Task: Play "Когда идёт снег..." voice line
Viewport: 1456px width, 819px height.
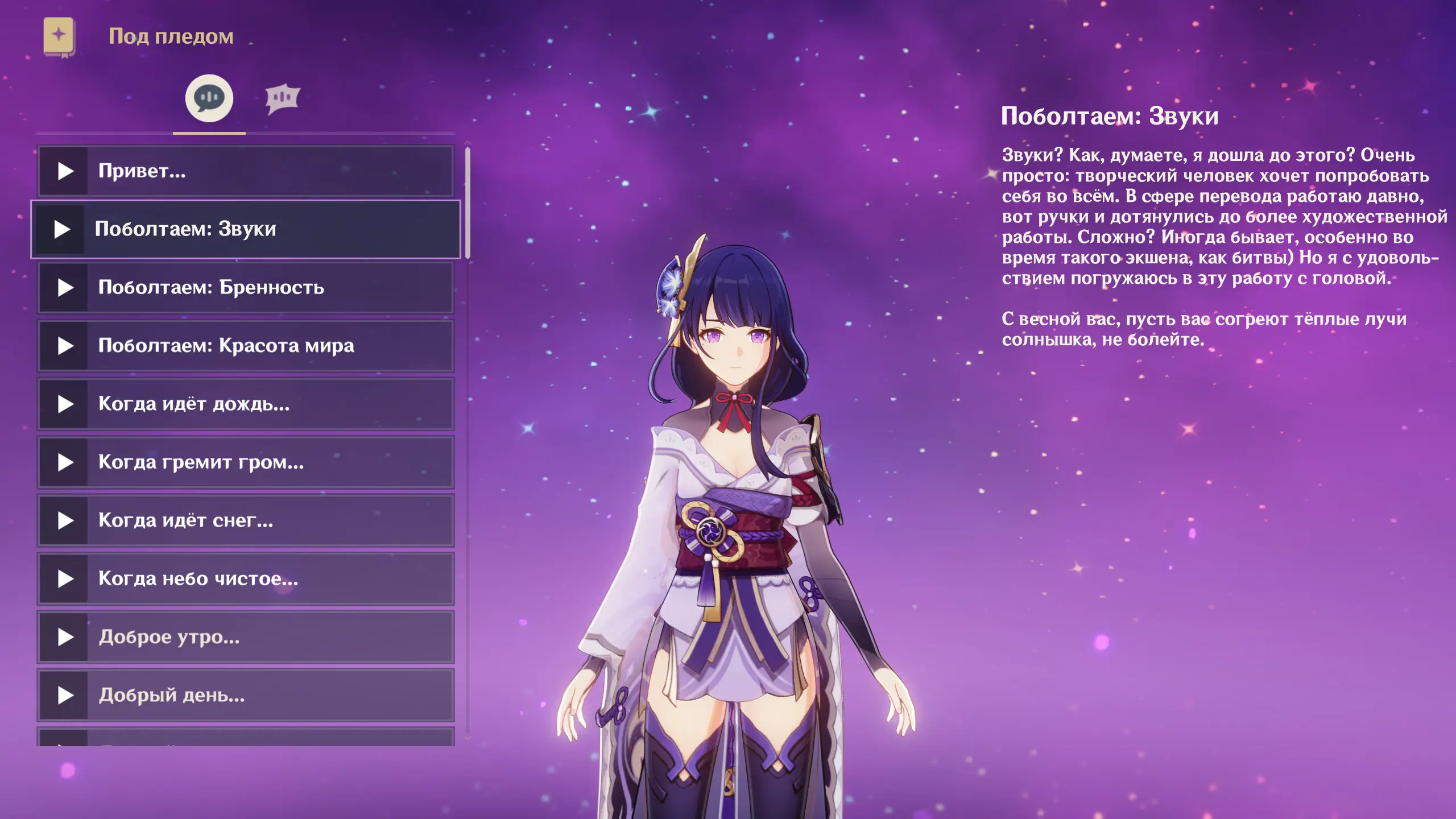Action: (65, 521)
